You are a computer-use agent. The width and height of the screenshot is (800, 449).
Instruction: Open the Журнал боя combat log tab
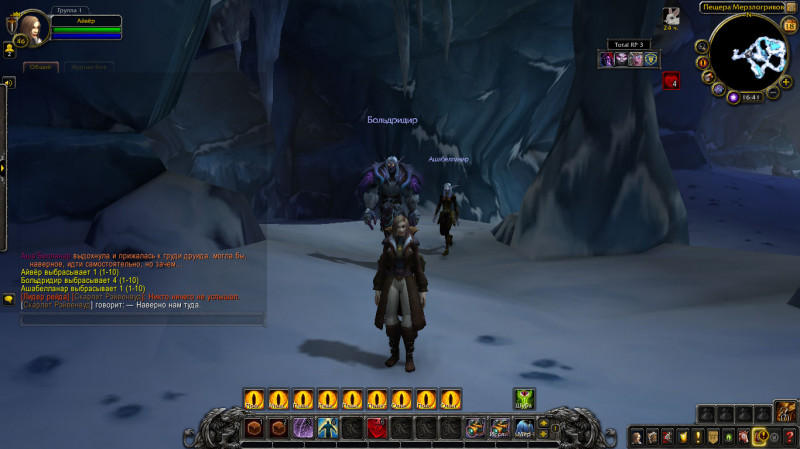click(88, 67)
